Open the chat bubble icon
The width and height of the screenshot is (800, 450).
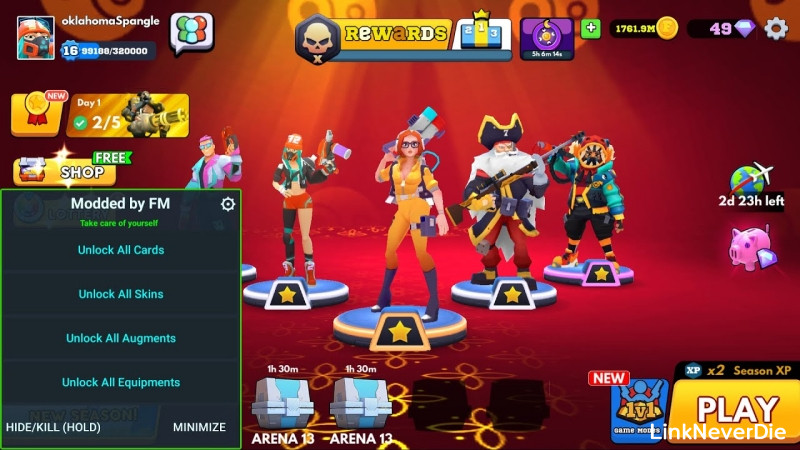(x=191, y=33)
